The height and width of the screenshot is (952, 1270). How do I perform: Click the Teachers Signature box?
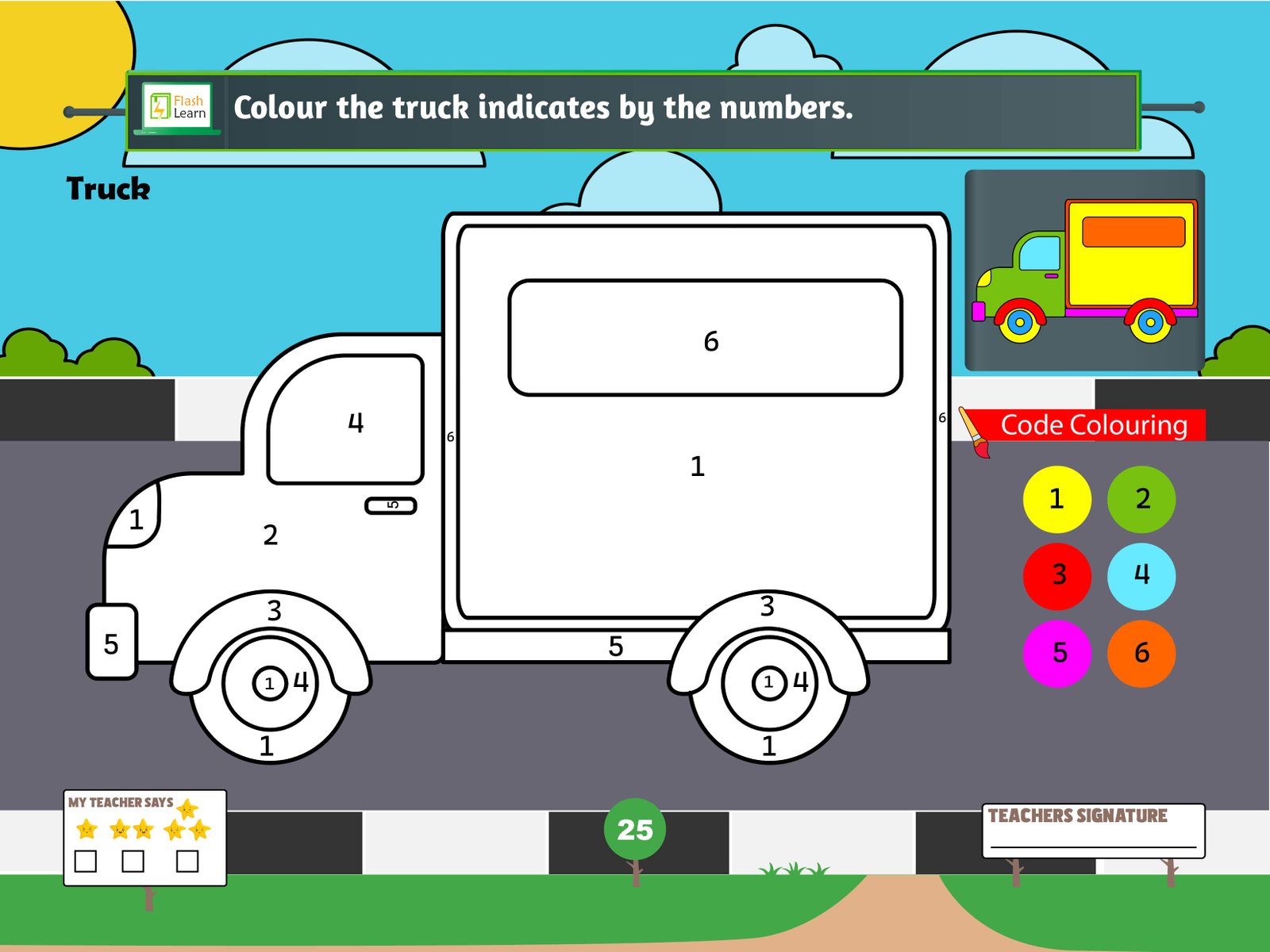[x=1093, y=831]
